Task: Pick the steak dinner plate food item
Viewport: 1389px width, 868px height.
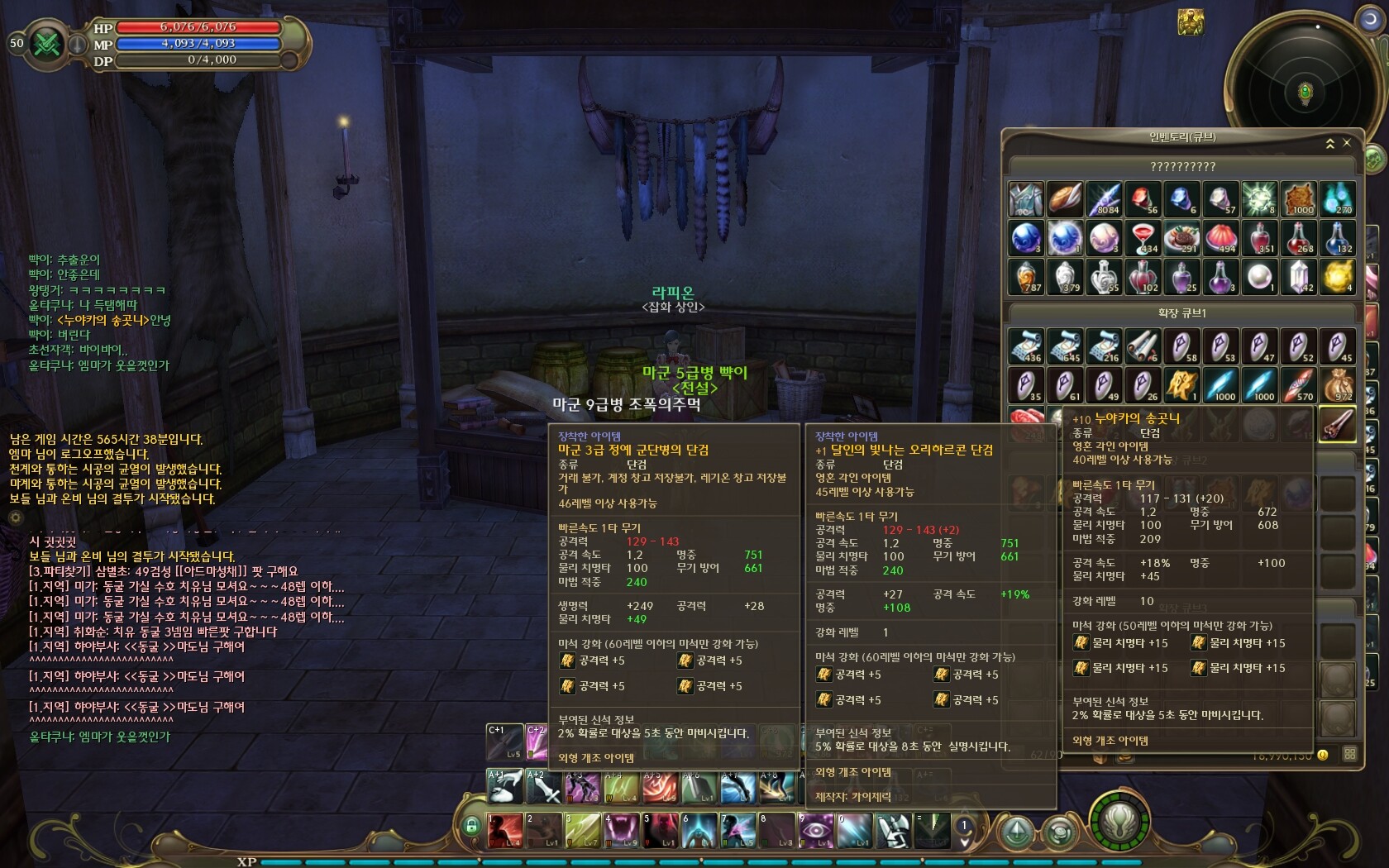Action: [x=1182, y=239]
